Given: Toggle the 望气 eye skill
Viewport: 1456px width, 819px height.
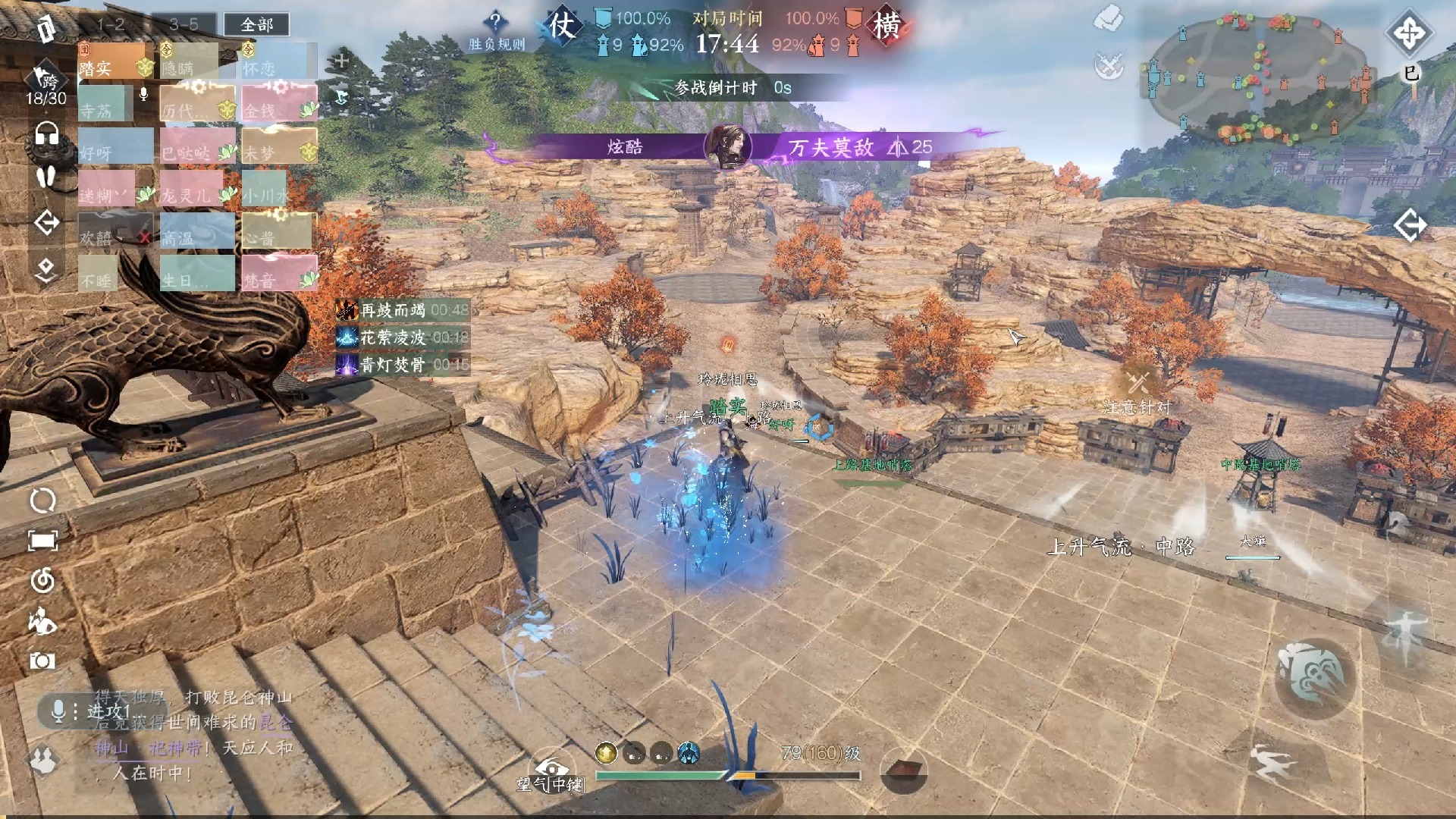Looking at the screenshot, I should tap(551, 767).
